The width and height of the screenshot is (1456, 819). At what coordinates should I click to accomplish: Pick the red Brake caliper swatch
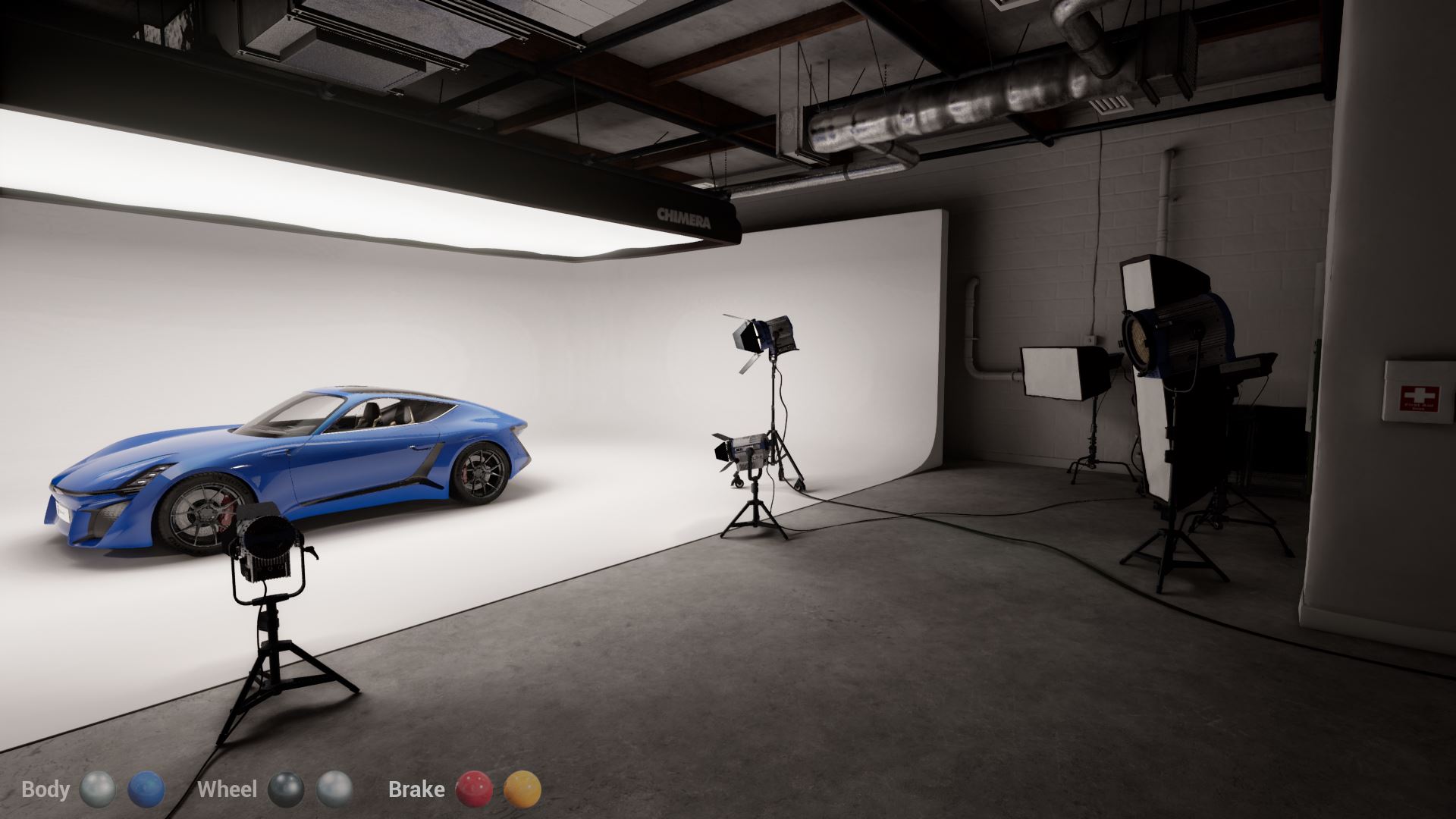472,789
